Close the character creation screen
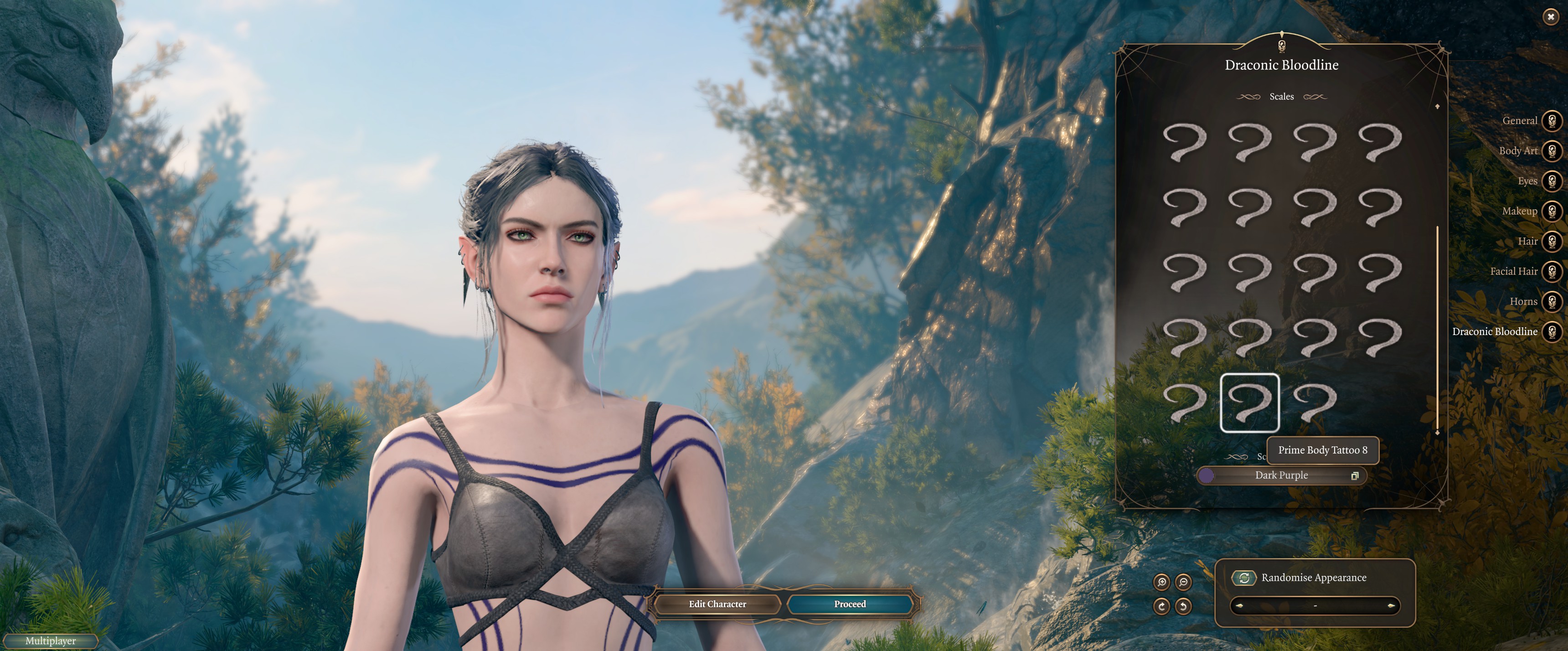Screen dimensions: 1568x651 (1550, 17)
